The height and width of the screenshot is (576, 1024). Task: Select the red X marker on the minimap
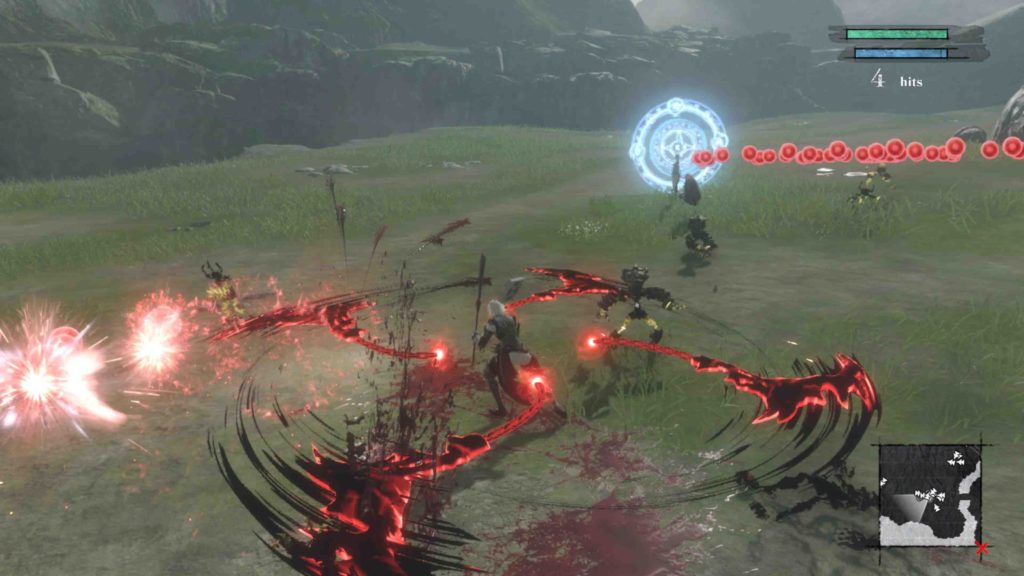click(x=982, y=547)
